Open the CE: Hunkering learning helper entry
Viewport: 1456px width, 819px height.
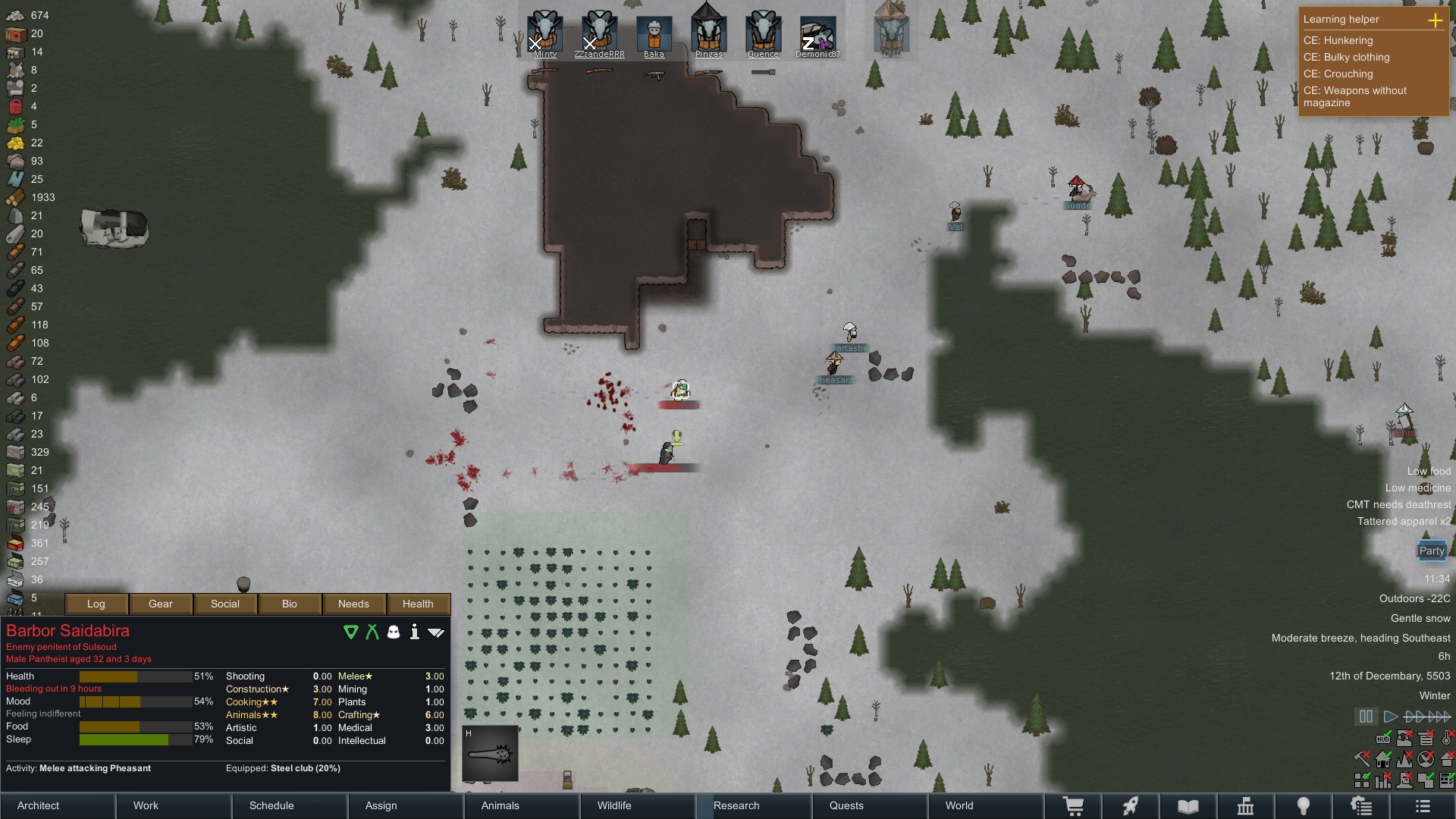[1338, 41]
